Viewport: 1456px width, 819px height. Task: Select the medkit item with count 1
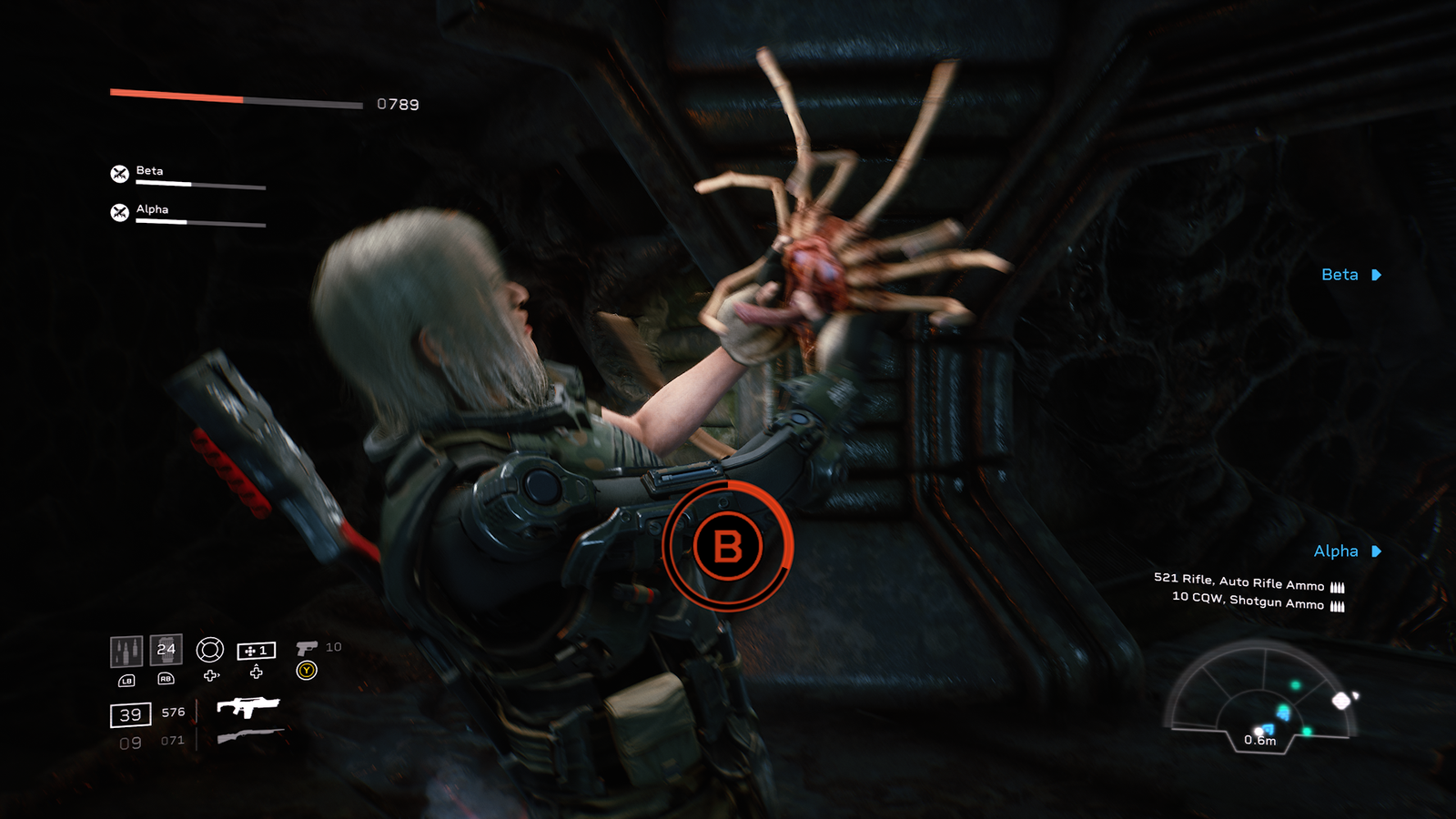(x=256, y=651)
